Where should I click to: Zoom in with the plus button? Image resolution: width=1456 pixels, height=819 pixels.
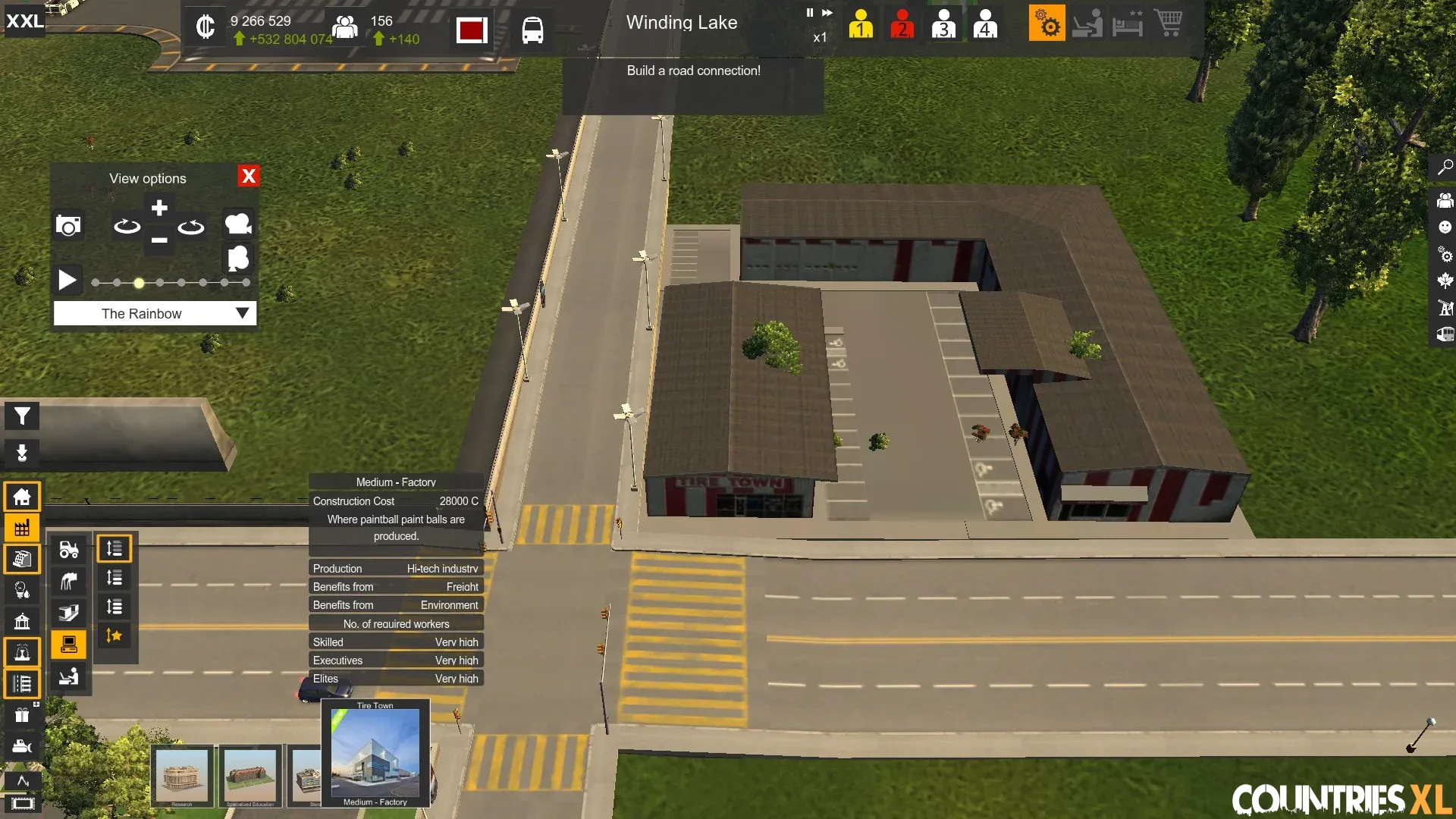pyautogui.click(x=159, y=208)
